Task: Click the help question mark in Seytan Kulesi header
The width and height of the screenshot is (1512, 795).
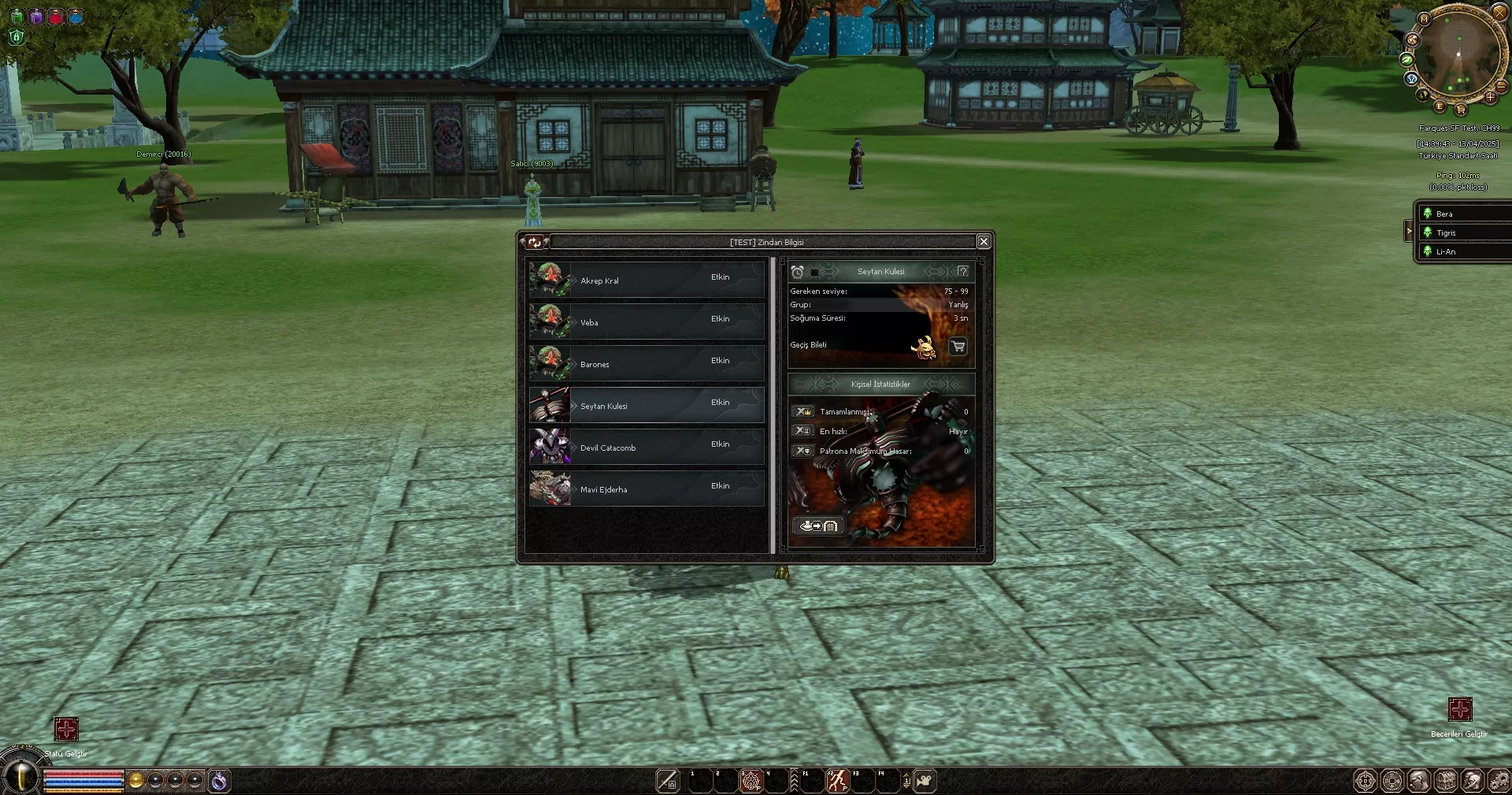Action: click(964, 270)
